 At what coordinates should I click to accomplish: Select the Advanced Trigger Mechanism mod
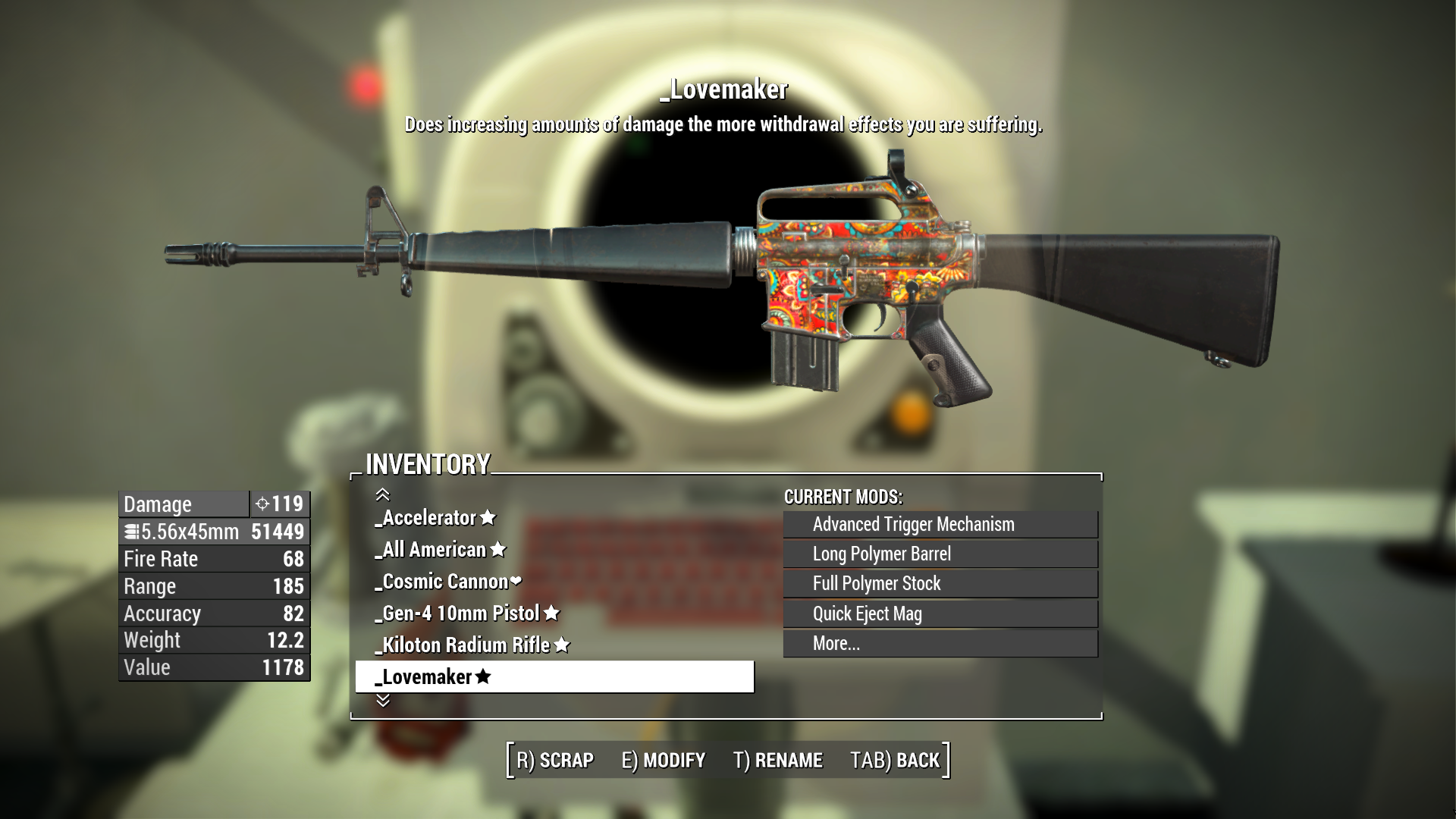pos(939,524)
